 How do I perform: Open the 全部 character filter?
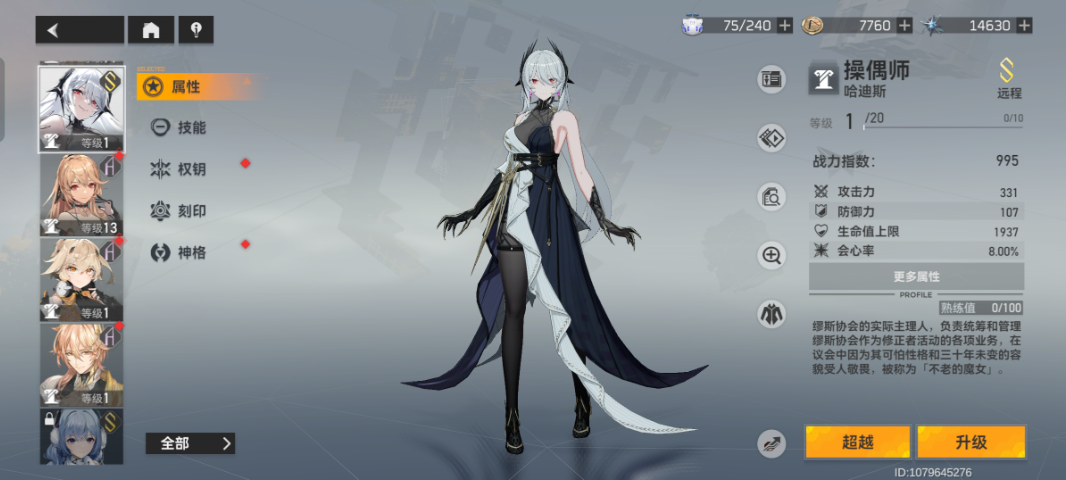pos(190,443)
